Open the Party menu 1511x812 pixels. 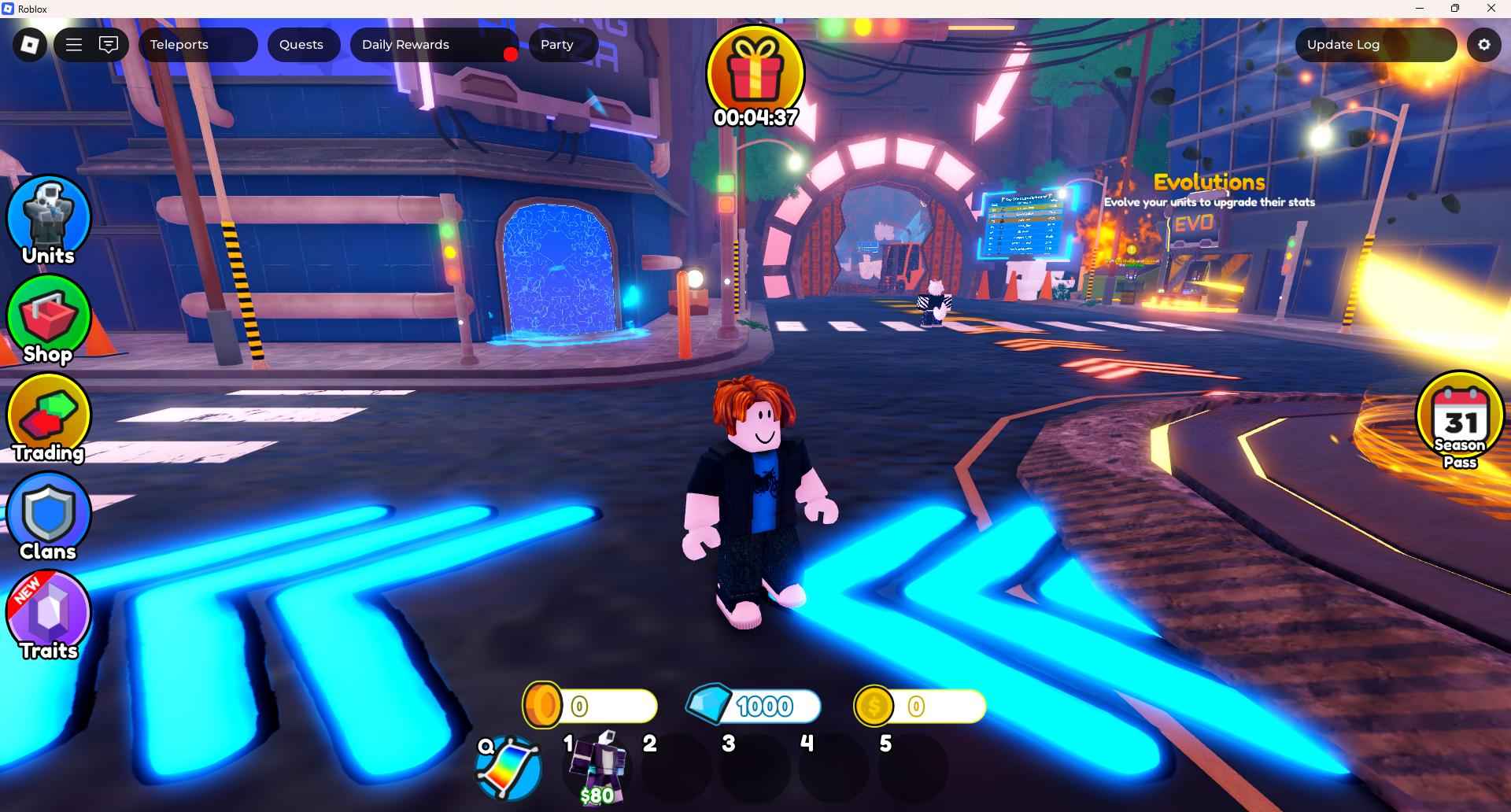point(562,45)
